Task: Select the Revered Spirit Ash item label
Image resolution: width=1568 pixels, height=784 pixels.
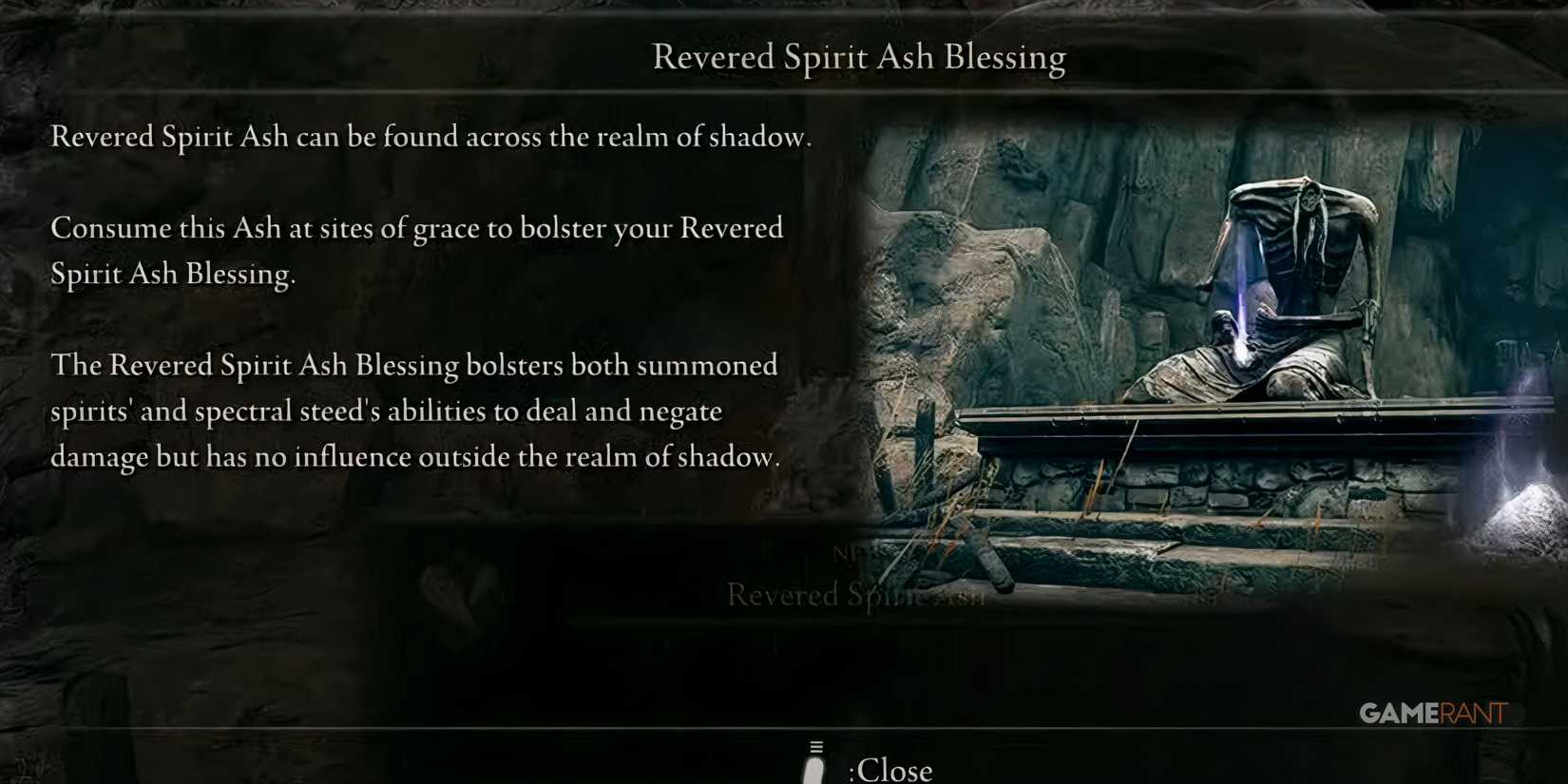Action: pyautogui.click(x=855, y=596)
